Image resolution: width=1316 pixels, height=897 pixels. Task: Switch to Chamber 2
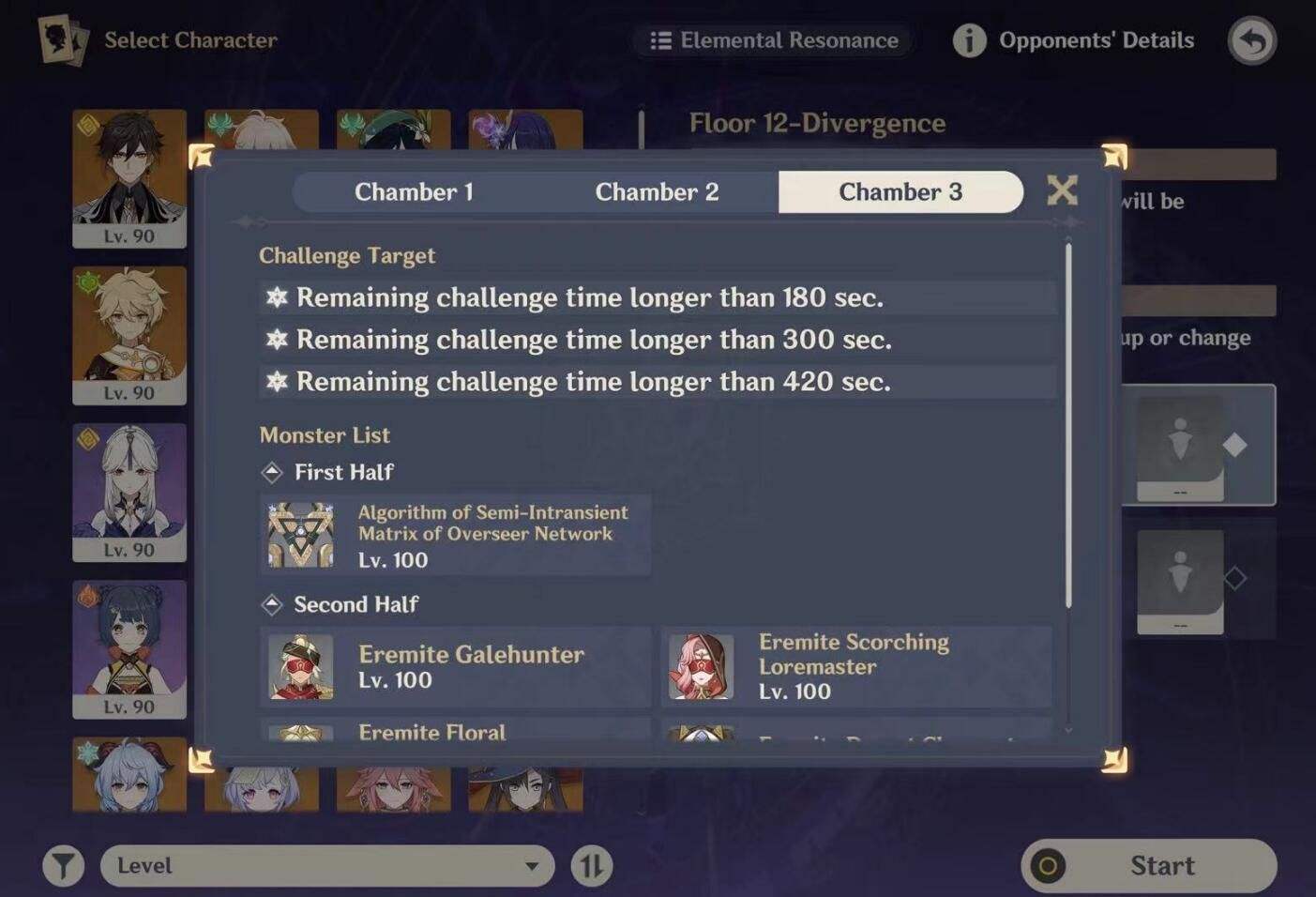coord(658,191)
